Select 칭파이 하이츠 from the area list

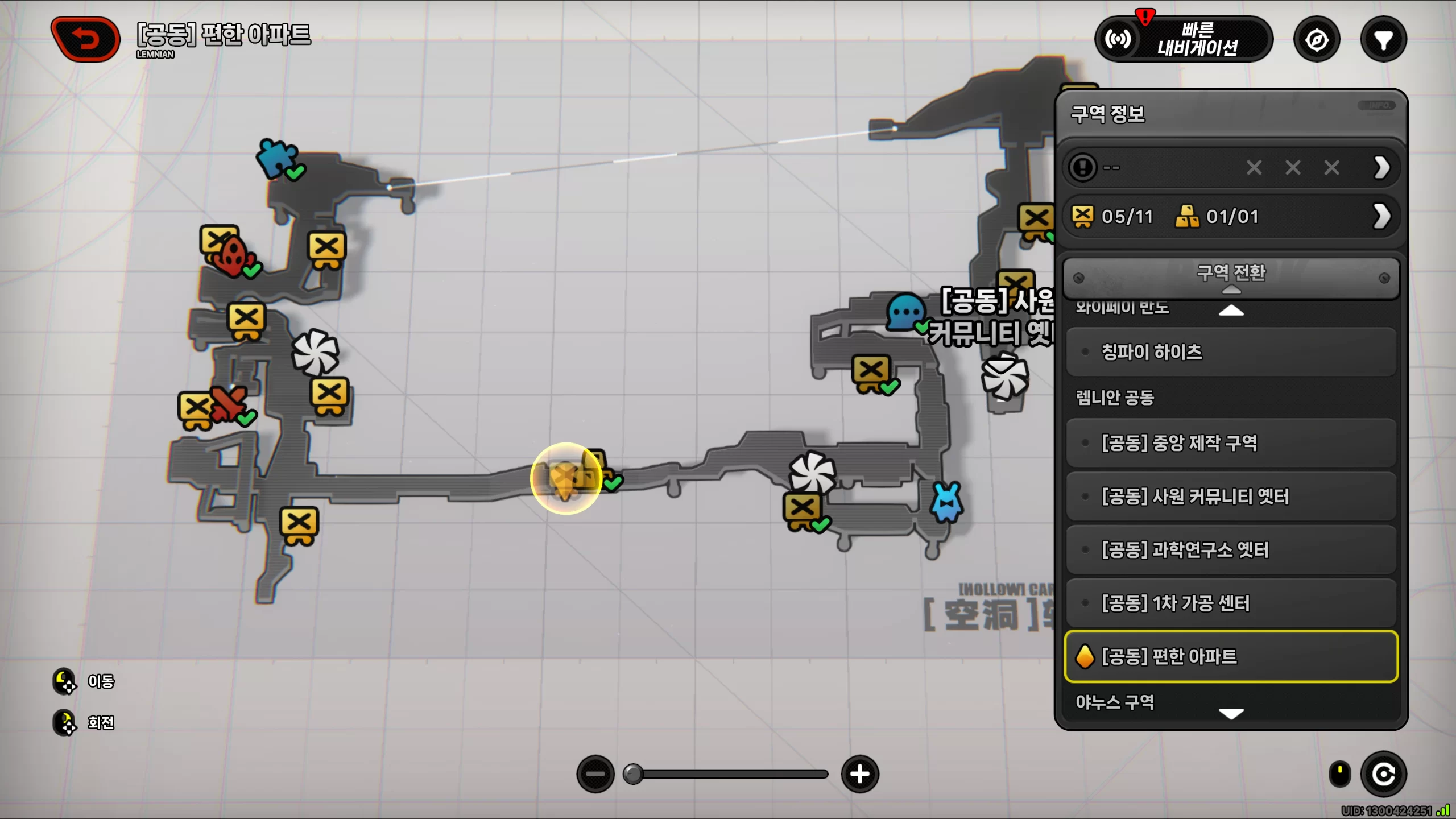[x=1231, y=352]
